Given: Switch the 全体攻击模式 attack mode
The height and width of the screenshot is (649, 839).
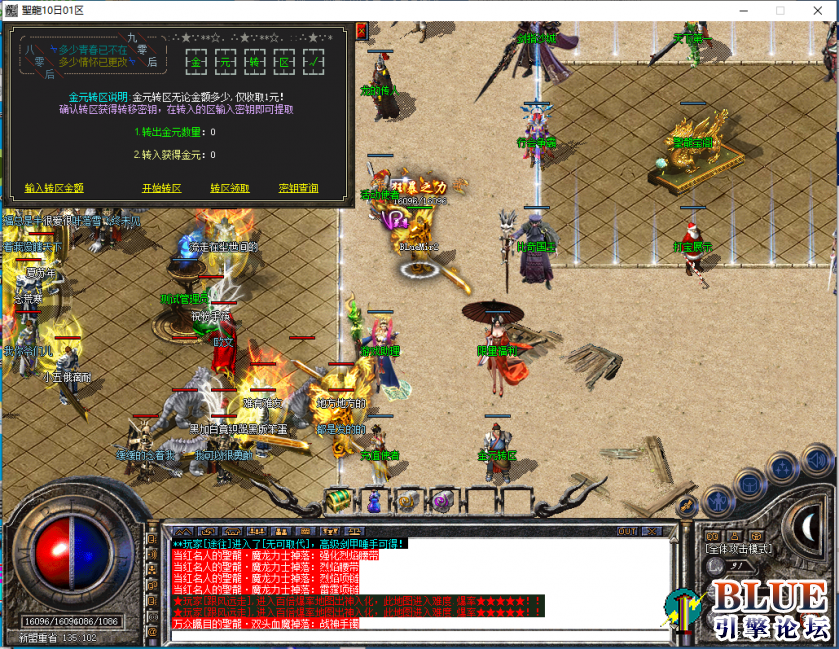Looking at the screenshot, I should coord(739,549).
